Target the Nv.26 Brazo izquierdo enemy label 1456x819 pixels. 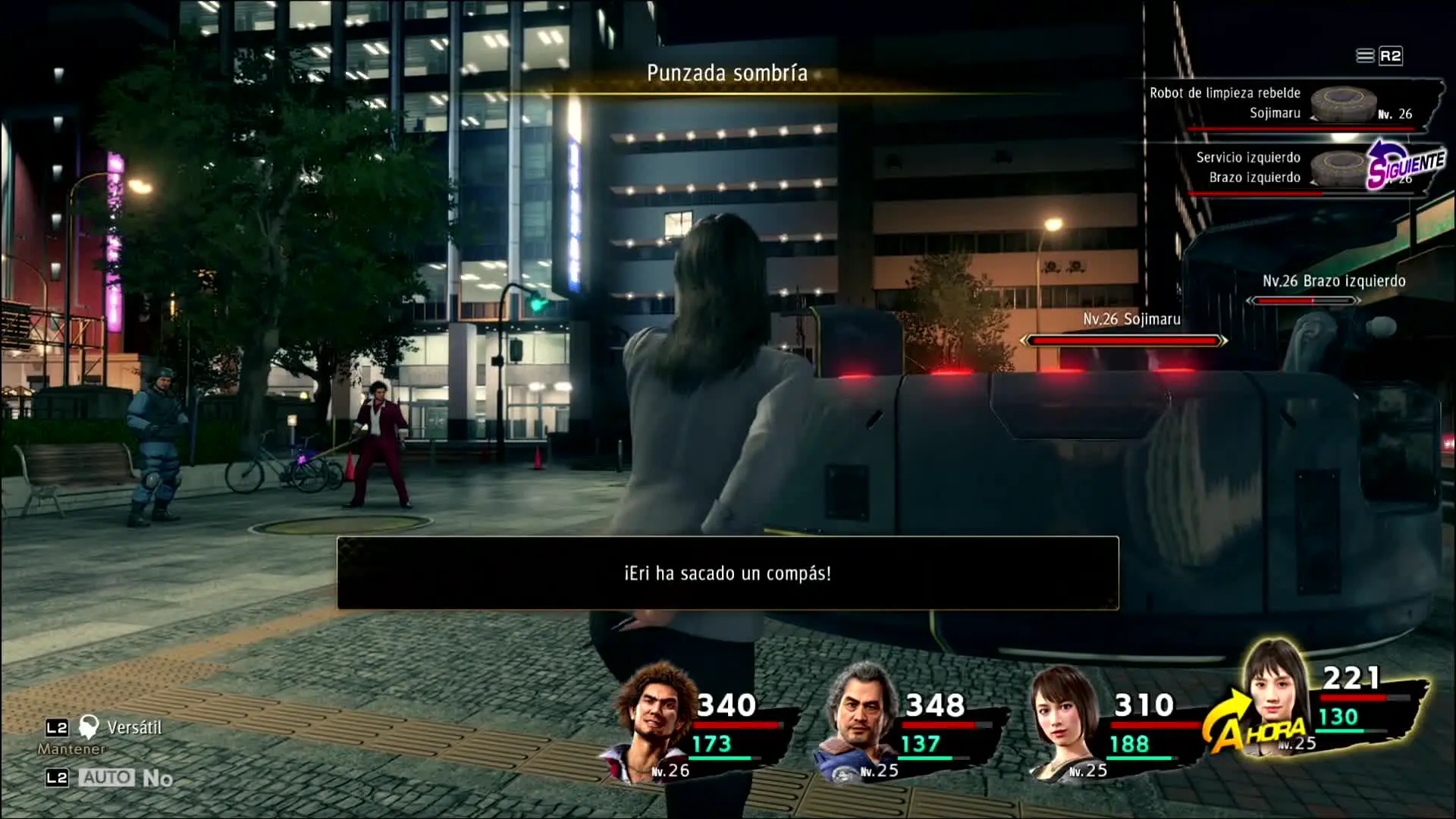pos(1333,281)
